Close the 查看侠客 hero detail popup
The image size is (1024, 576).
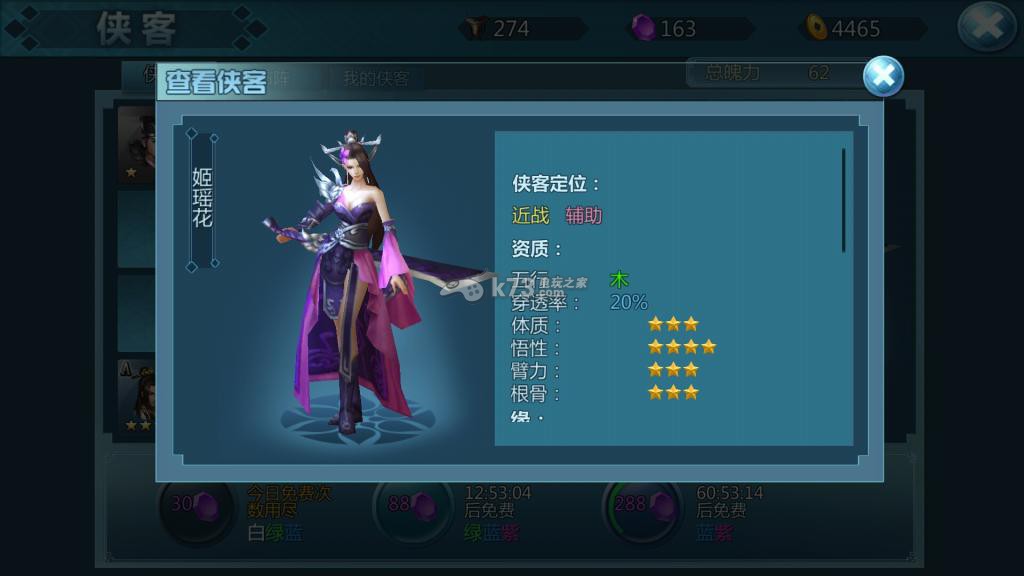point(883,77)
